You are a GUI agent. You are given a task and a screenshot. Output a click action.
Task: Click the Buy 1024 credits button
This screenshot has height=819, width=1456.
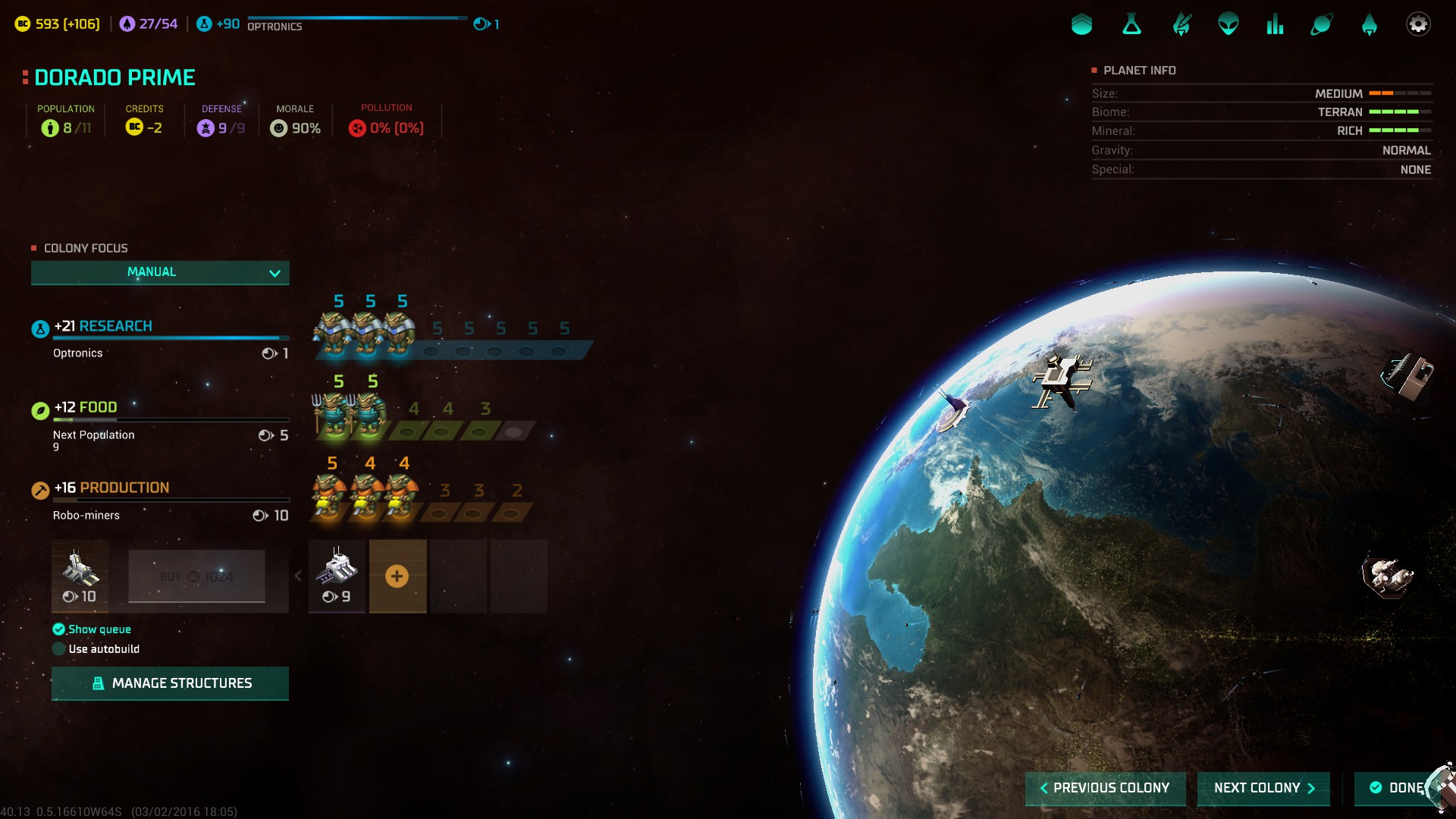click(196, 576)
